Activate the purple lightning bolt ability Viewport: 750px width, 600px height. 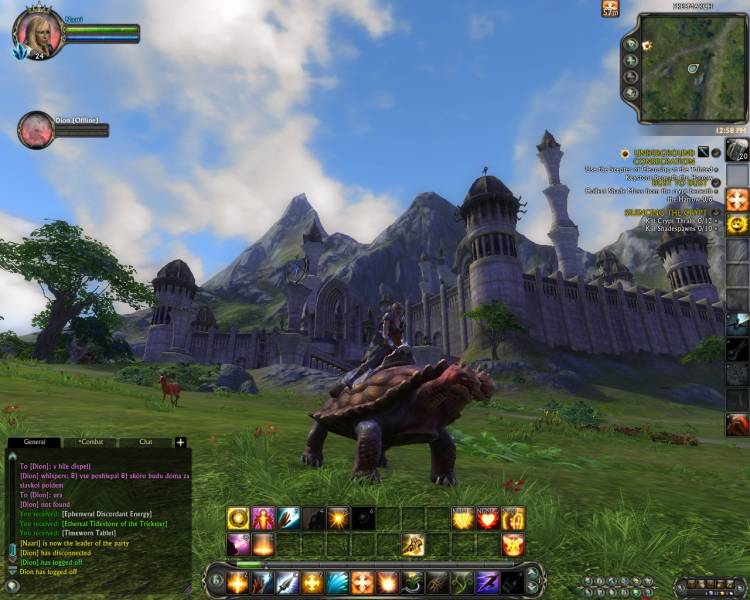click(487, 582)
